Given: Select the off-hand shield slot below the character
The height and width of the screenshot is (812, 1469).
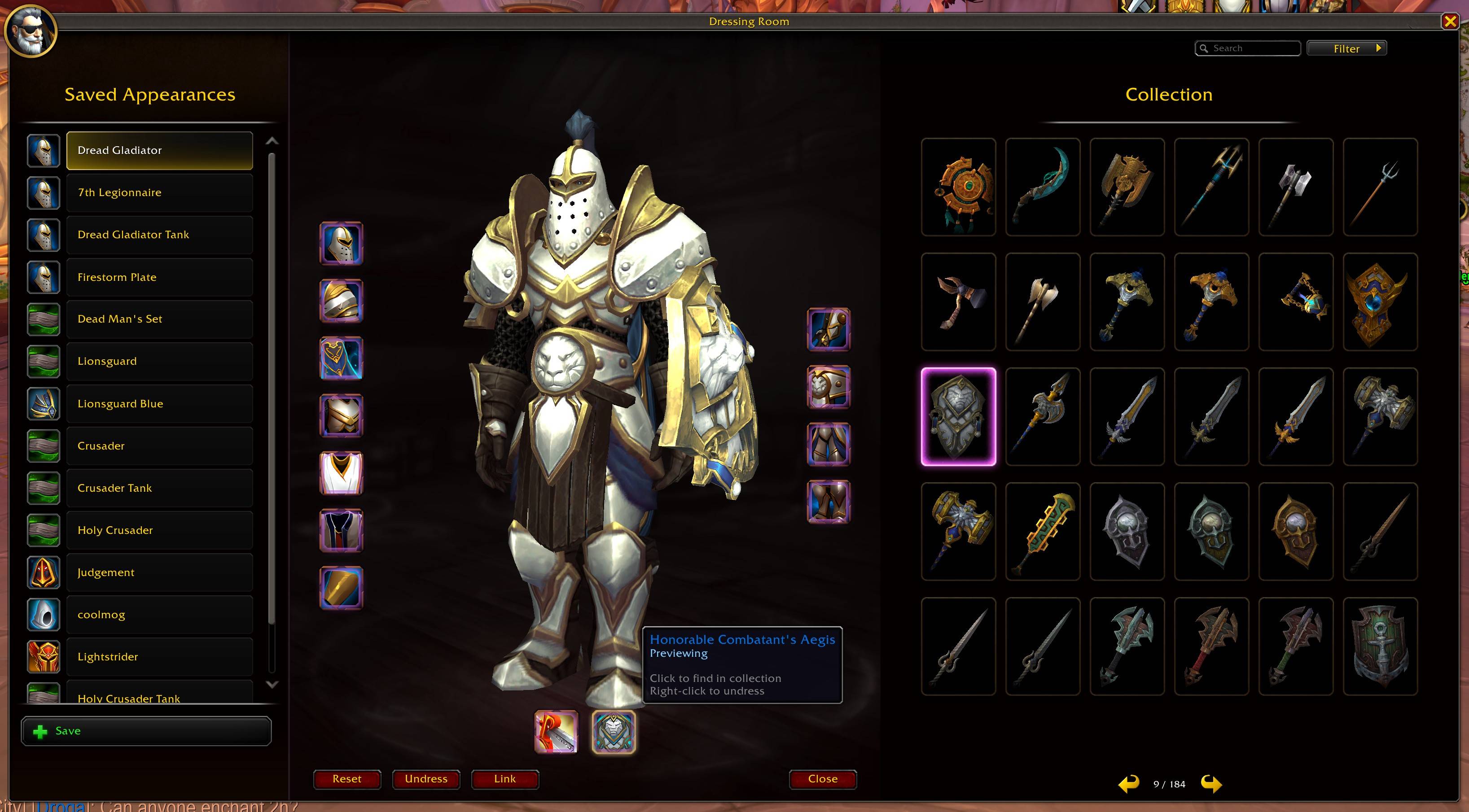Looking at the screenshot, I should point(614,732).
